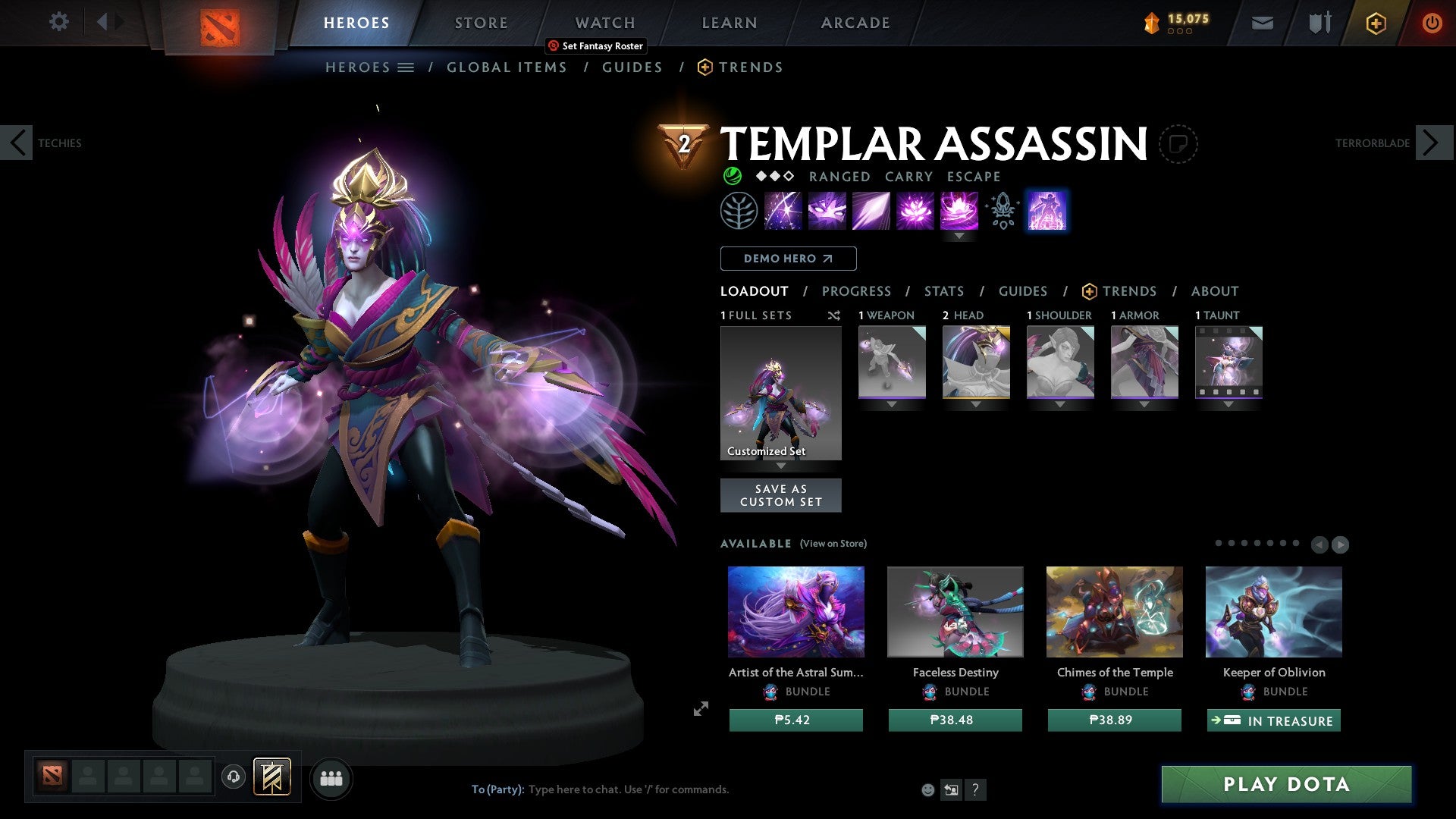Viewport: 1456px width, 819px height.
Task: Open Dota Plus hexagon icon
Action: 1375,22
